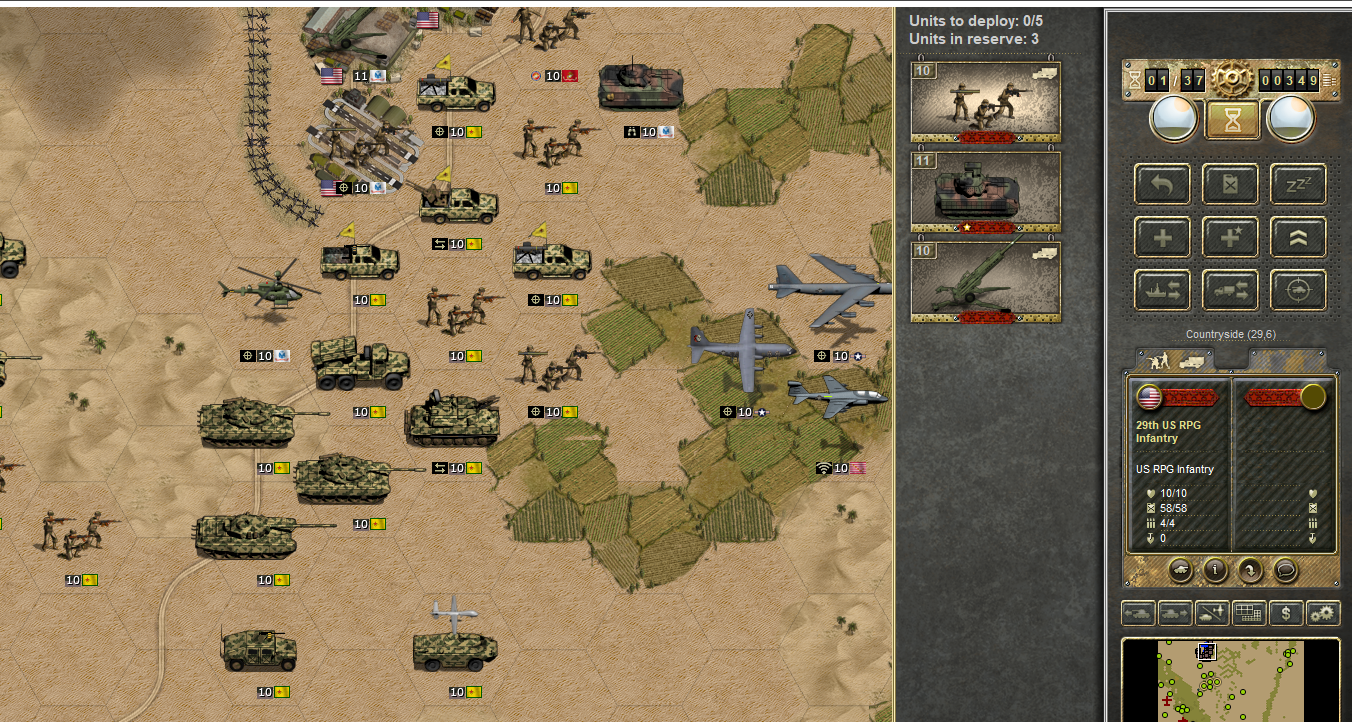Pick the armored vehicle reserve unit card
Image resolution: width=1352 pixels, height=722 pixels.
point(985,192)
